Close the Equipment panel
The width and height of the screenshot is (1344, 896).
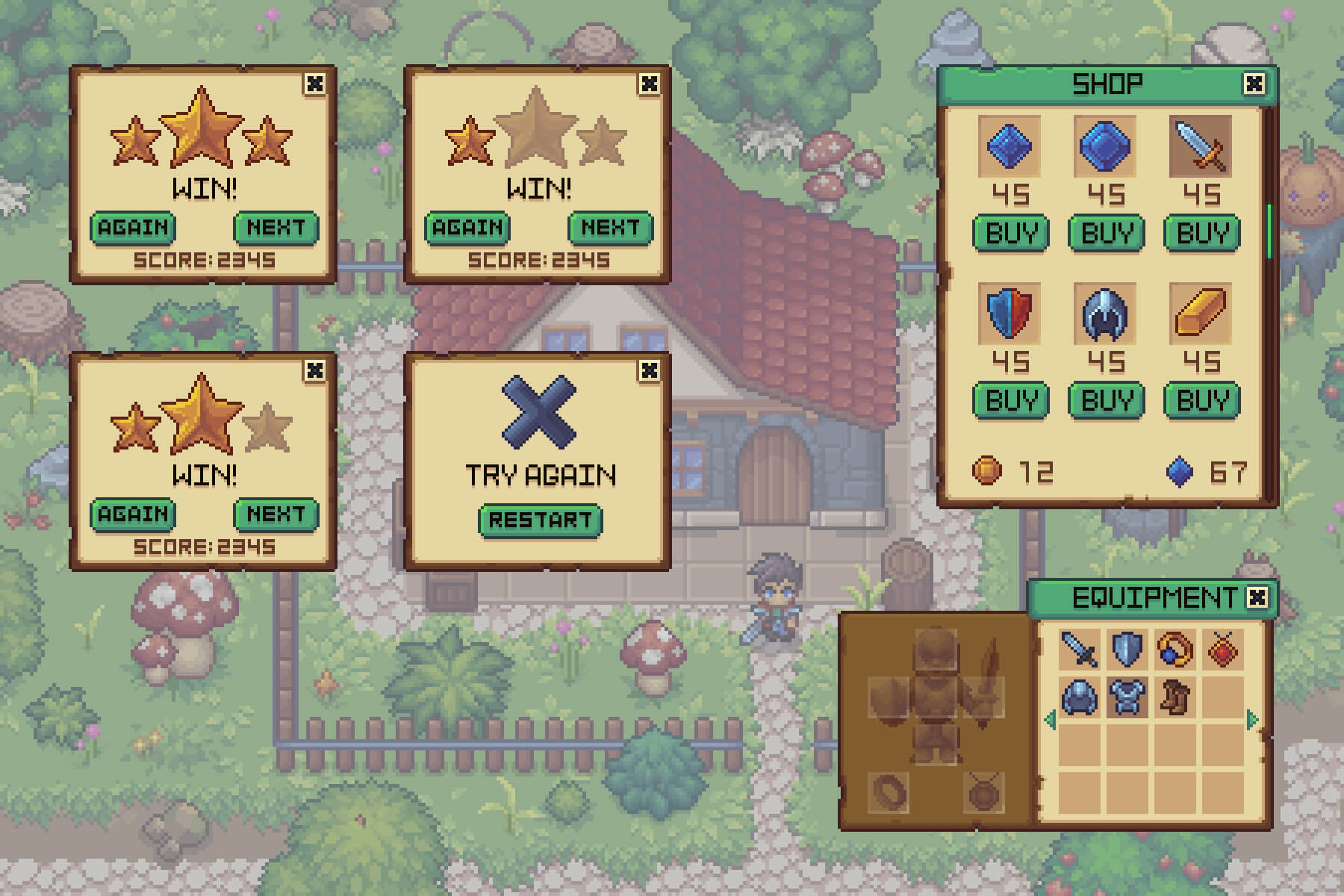point(1257,597)
